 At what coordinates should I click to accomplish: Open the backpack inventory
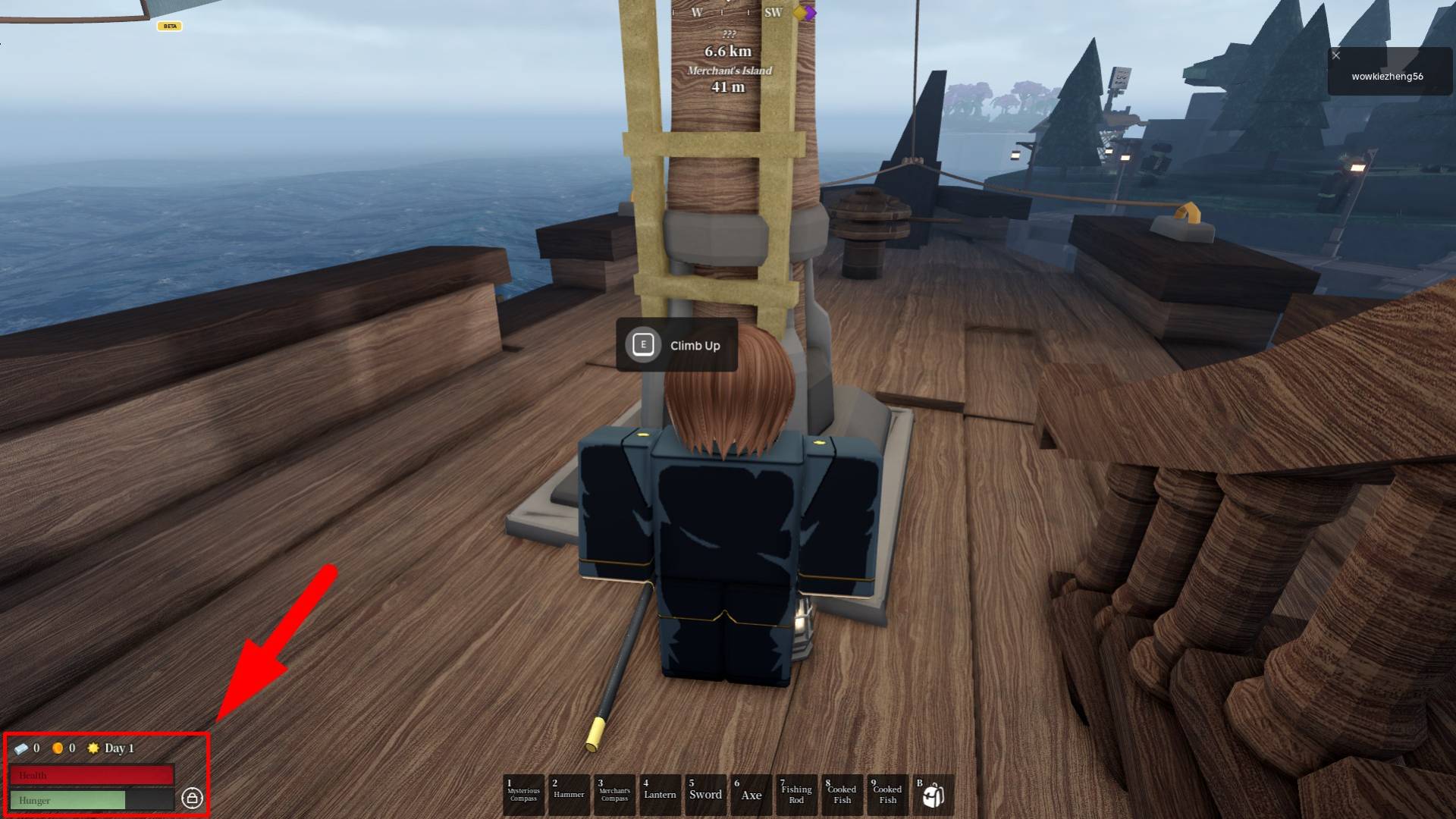933,792
